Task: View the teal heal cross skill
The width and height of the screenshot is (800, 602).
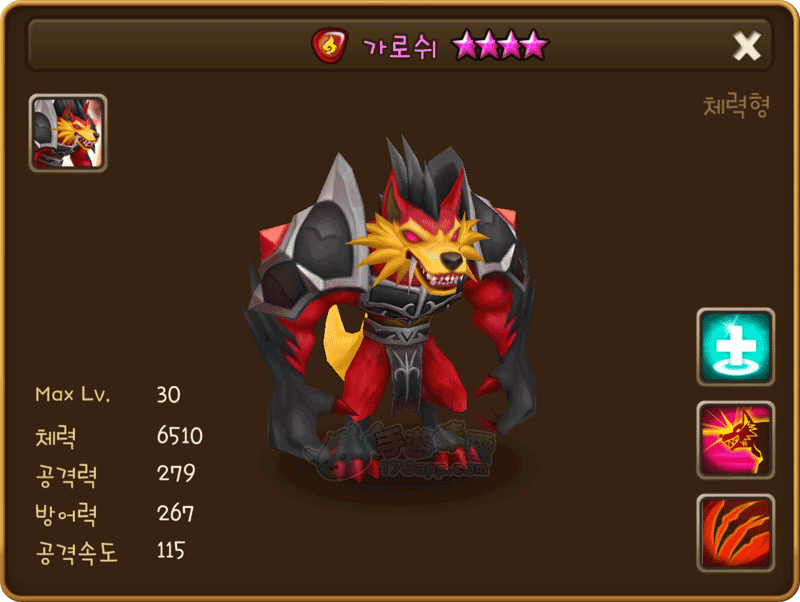Action: click(x=735, y=347)
